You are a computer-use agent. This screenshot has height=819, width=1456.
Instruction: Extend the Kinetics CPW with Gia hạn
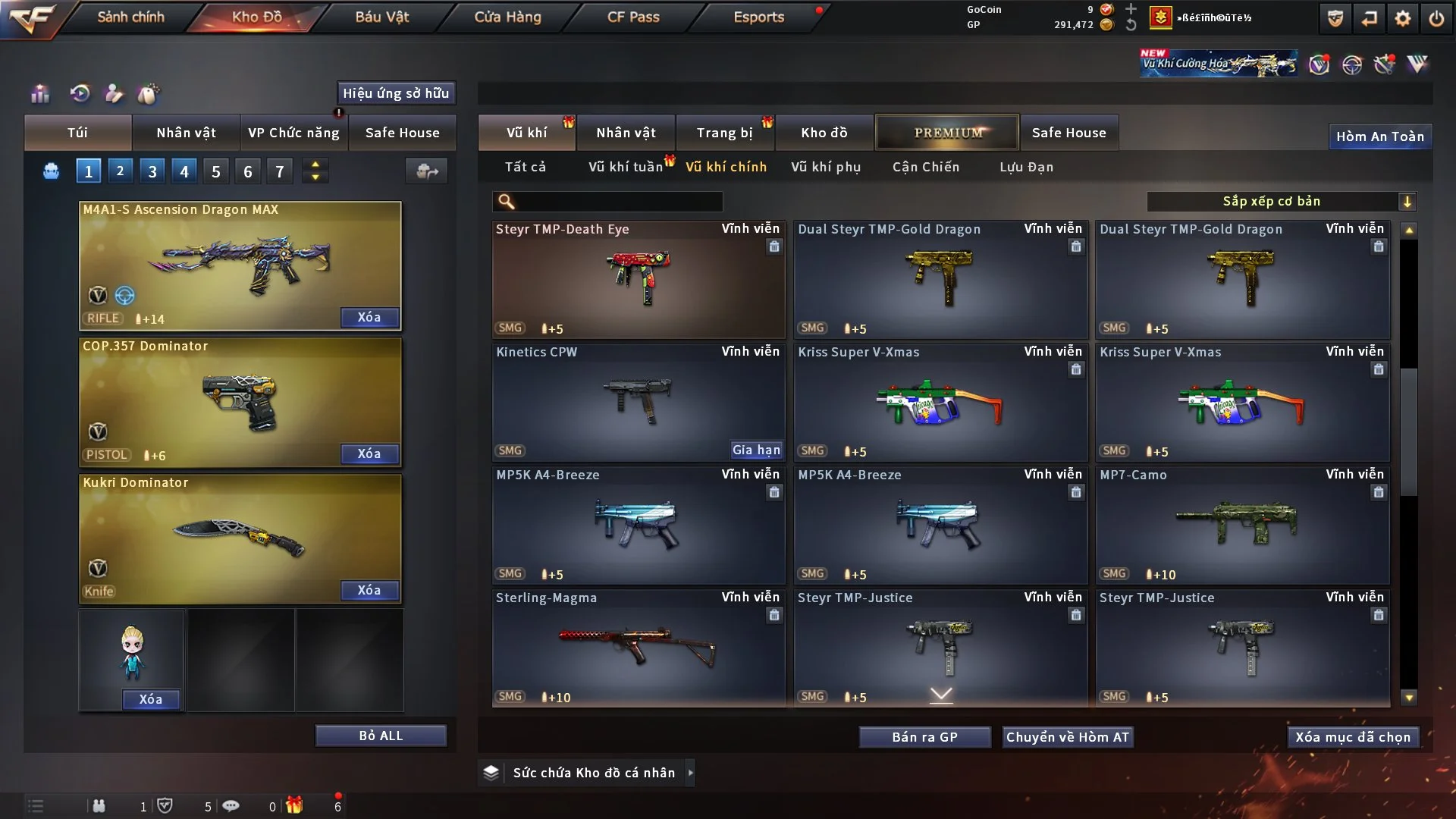[755, 450]
